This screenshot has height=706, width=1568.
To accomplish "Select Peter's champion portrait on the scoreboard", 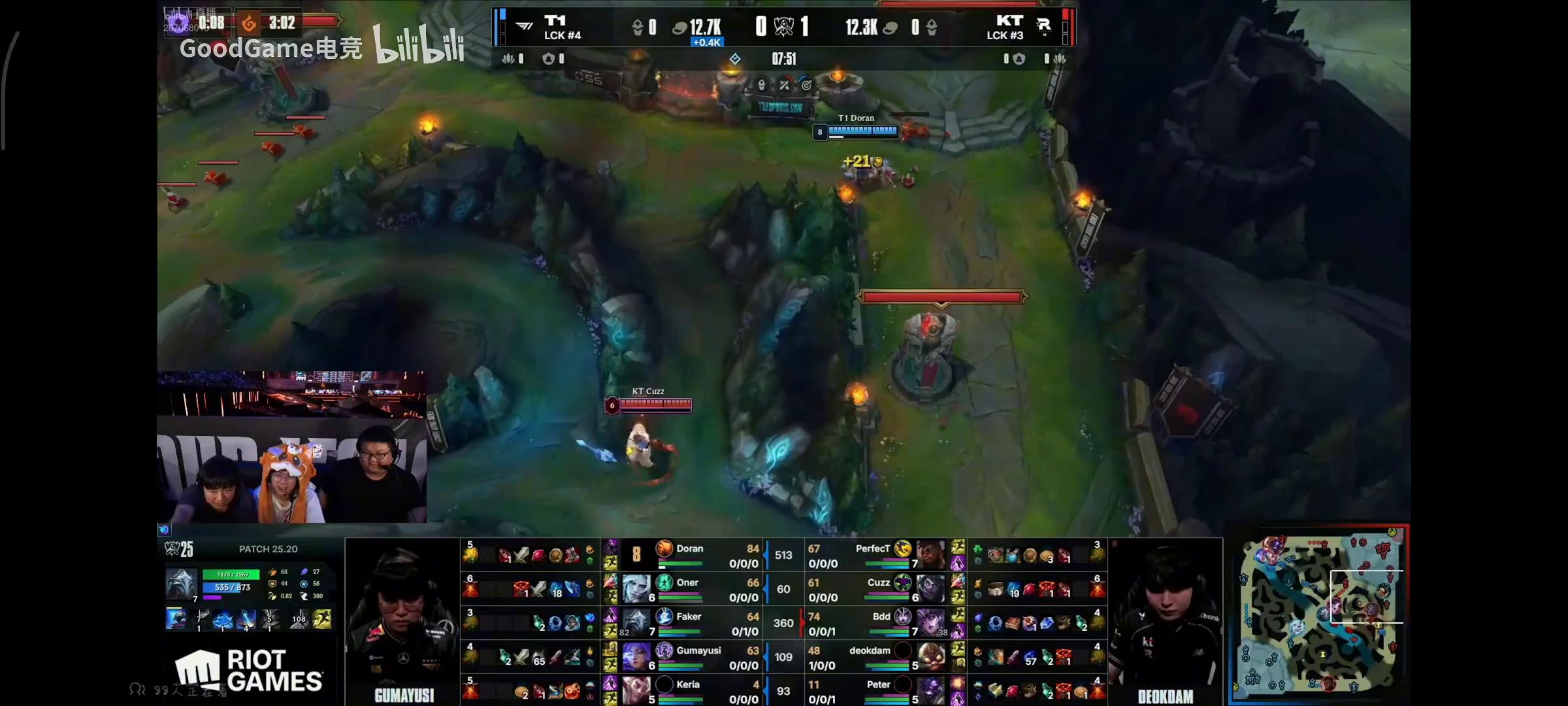I will tap(930, 690).
